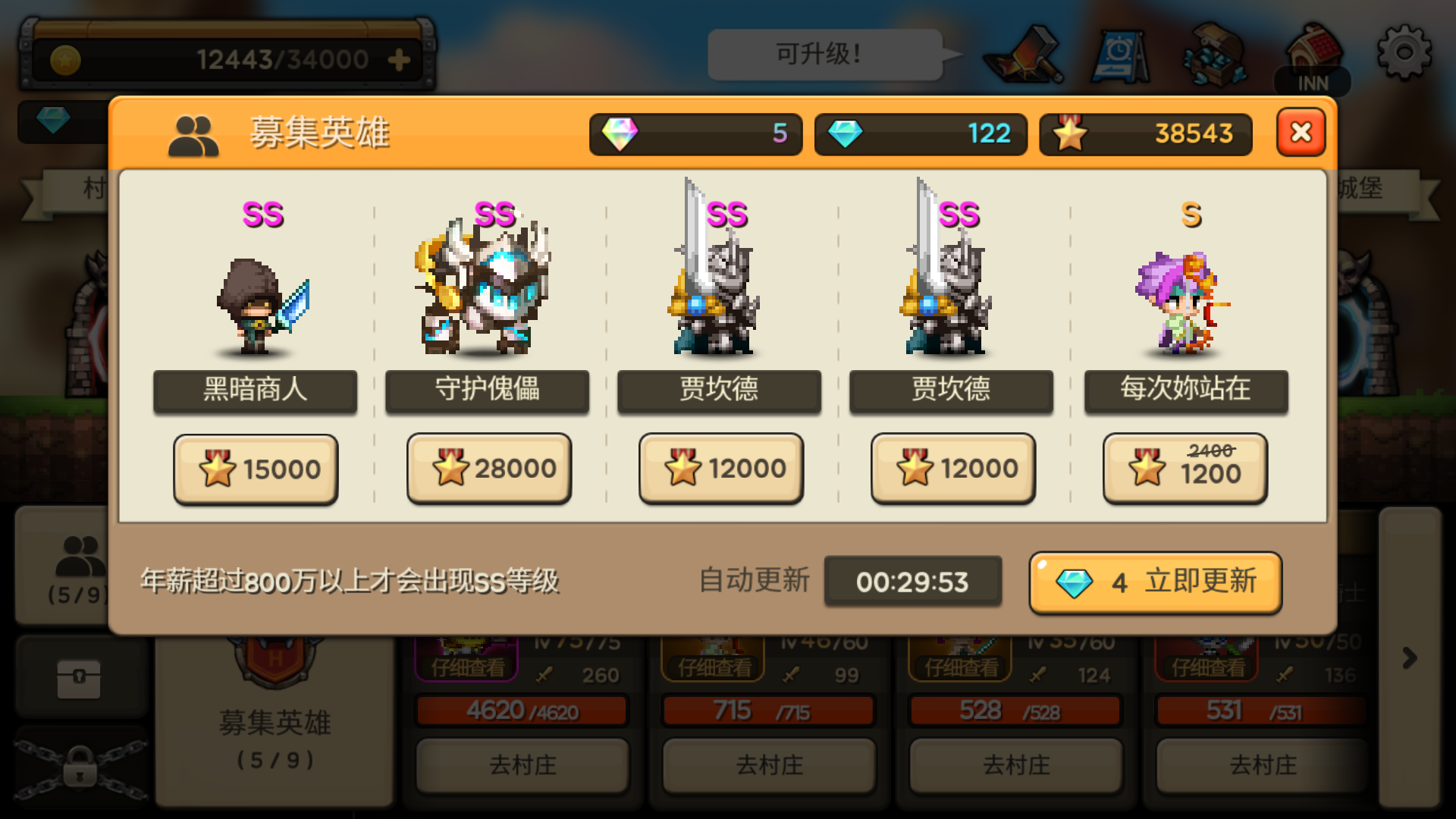Select the 募集英雄 (5/9) panel

(x=273, y=720)
